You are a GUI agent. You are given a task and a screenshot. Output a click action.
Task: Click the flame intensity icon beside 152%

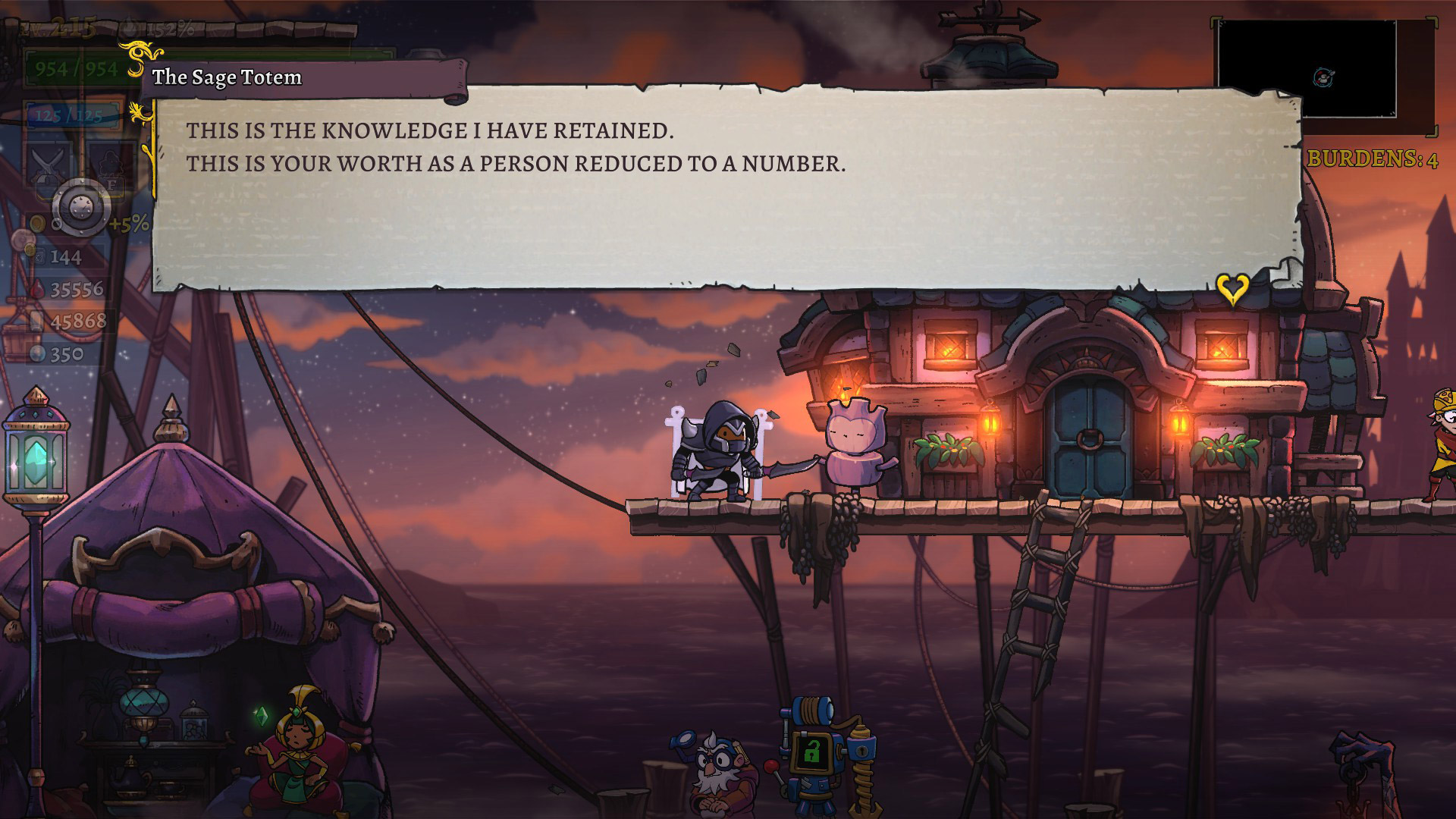[129, 27]
